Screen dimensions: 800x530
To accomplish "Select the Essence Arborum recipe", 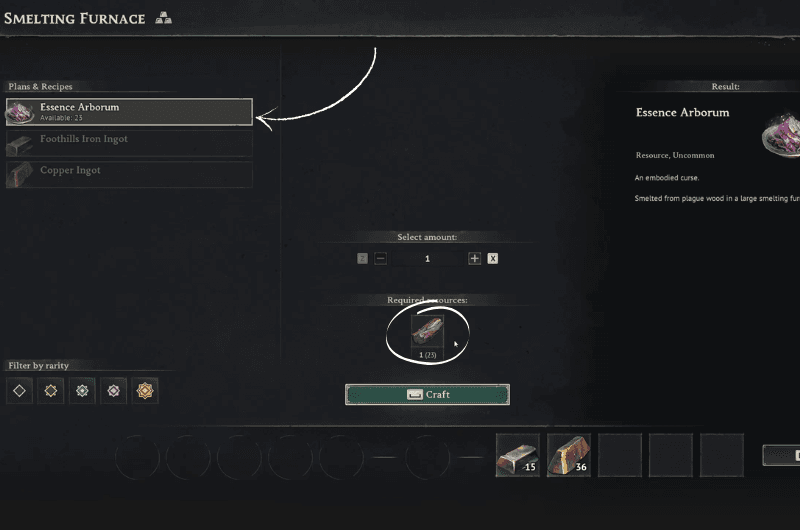I will pyautogui.click(x=129, y=111).
